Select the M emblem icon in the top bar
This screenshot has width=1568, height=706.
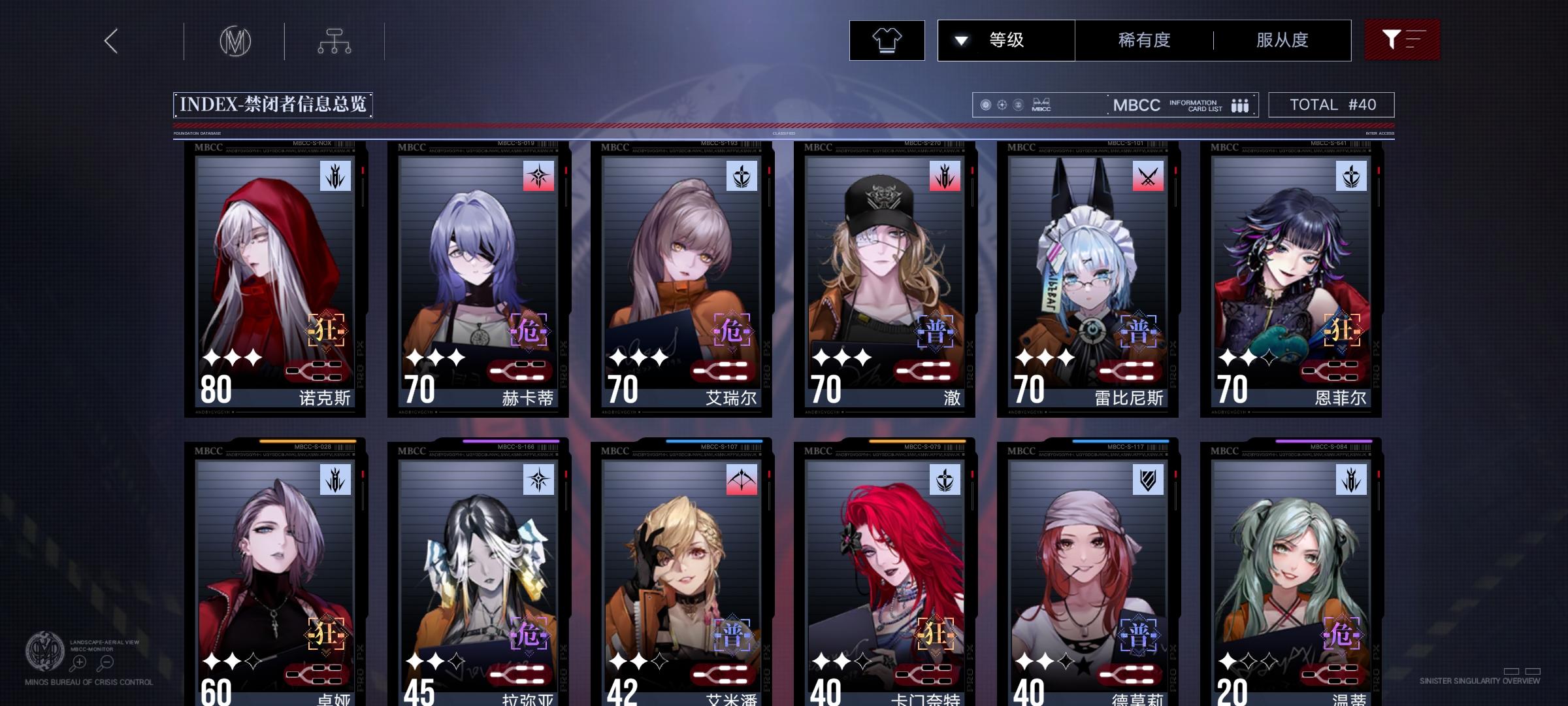click(x=237, y=40)
